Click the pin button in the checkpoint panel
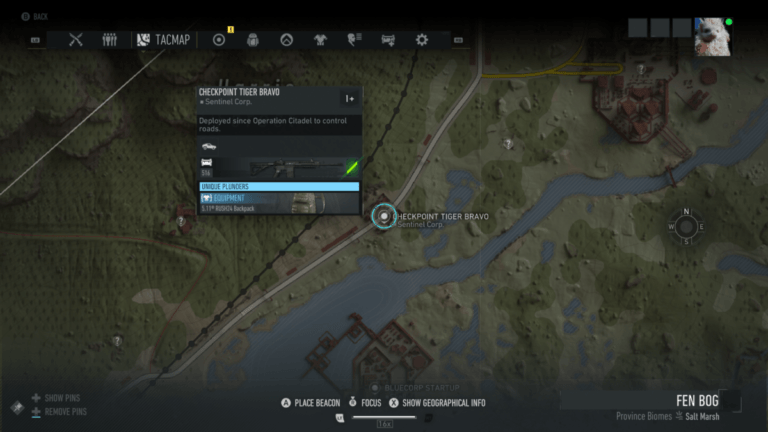Screen dimensions: 768x432 (x=349, y=98)
